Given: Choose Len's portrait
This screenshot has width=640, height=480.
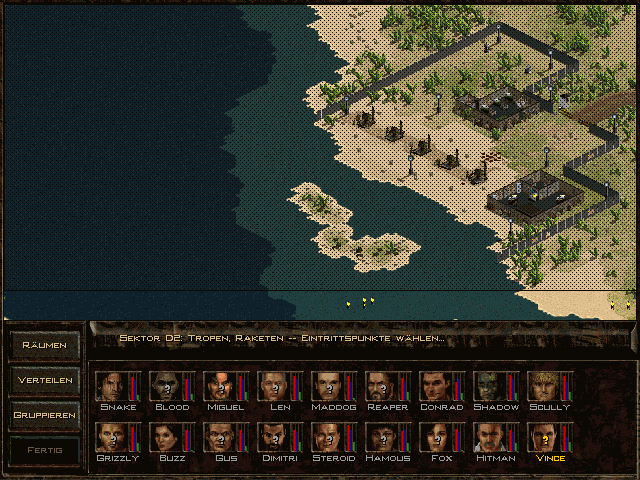Looking at the screenshot, I should (x=274, y=386).
